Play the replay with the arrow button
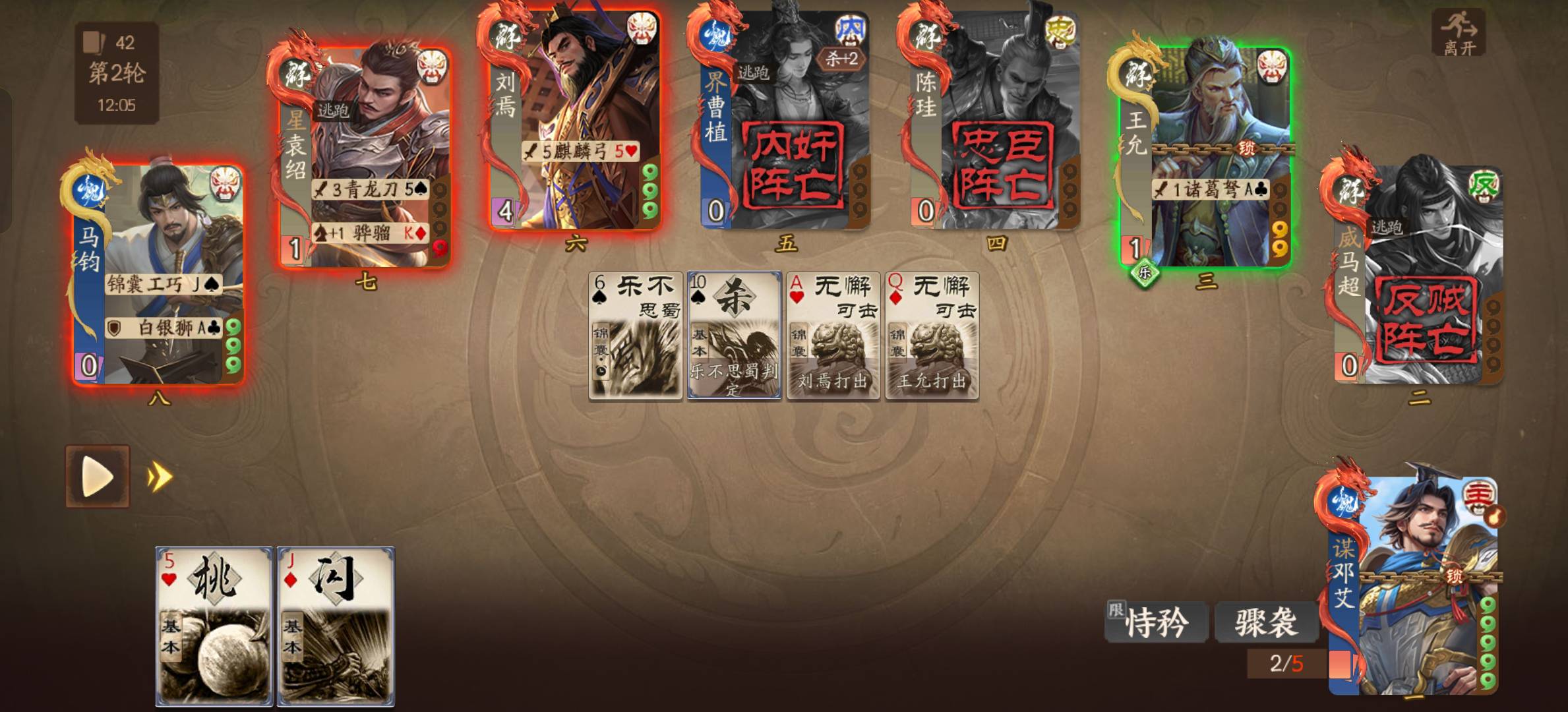 (98, 476)
